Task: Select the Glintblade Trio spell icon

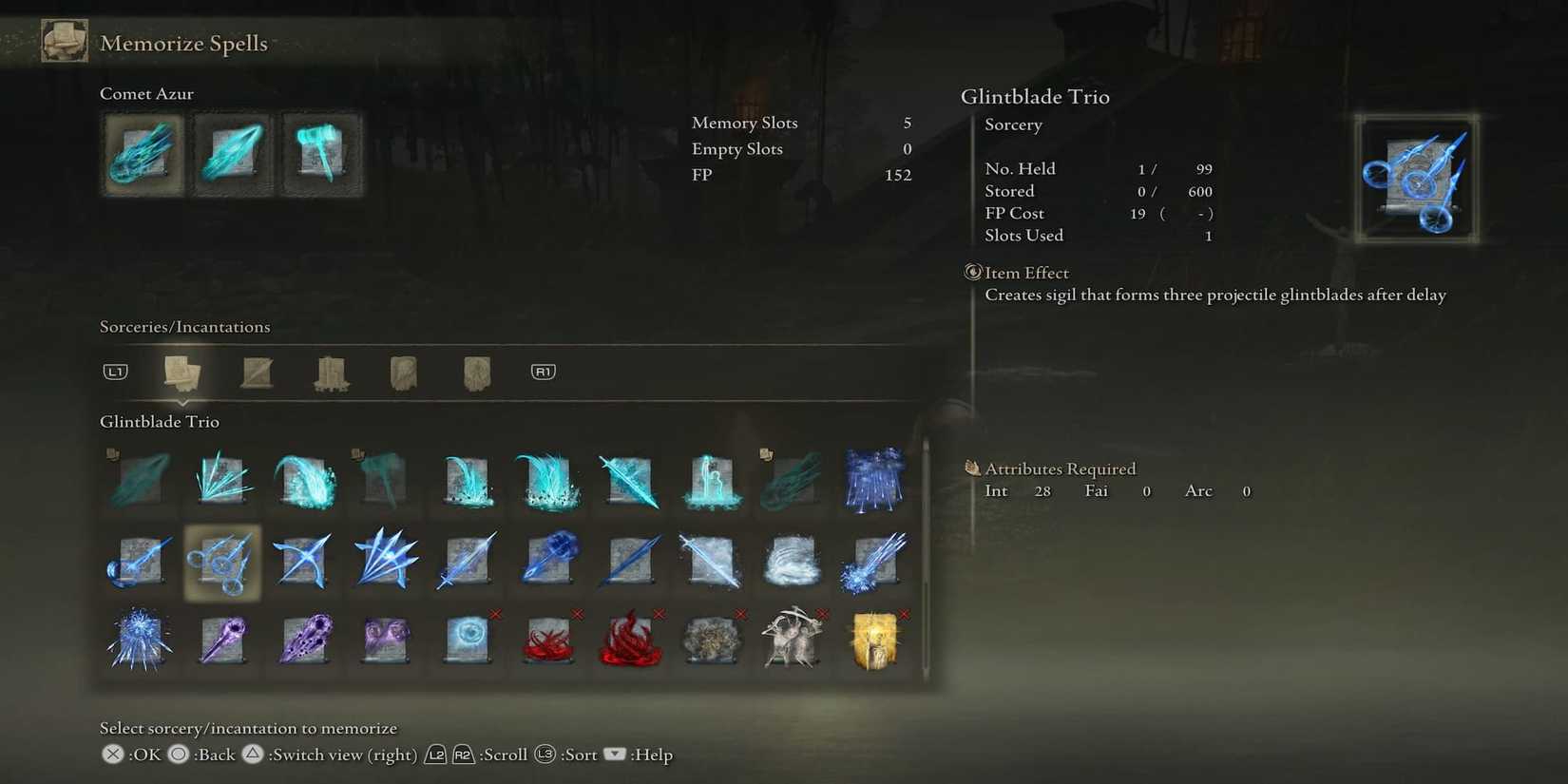Action: [x=220, y=561]
